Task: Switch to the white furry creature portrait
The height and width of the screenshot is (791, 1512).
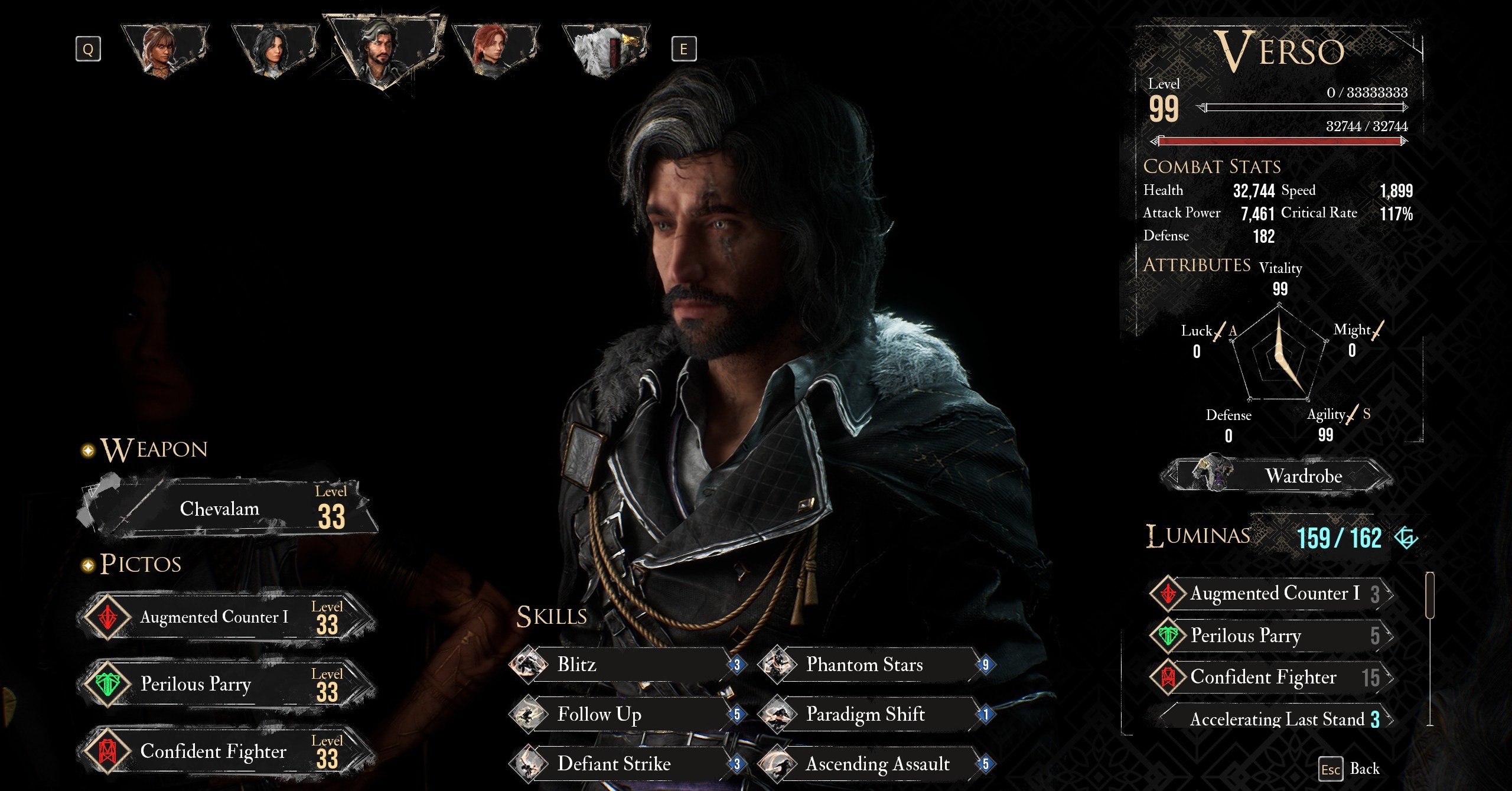Action: [x=605, y=50]
